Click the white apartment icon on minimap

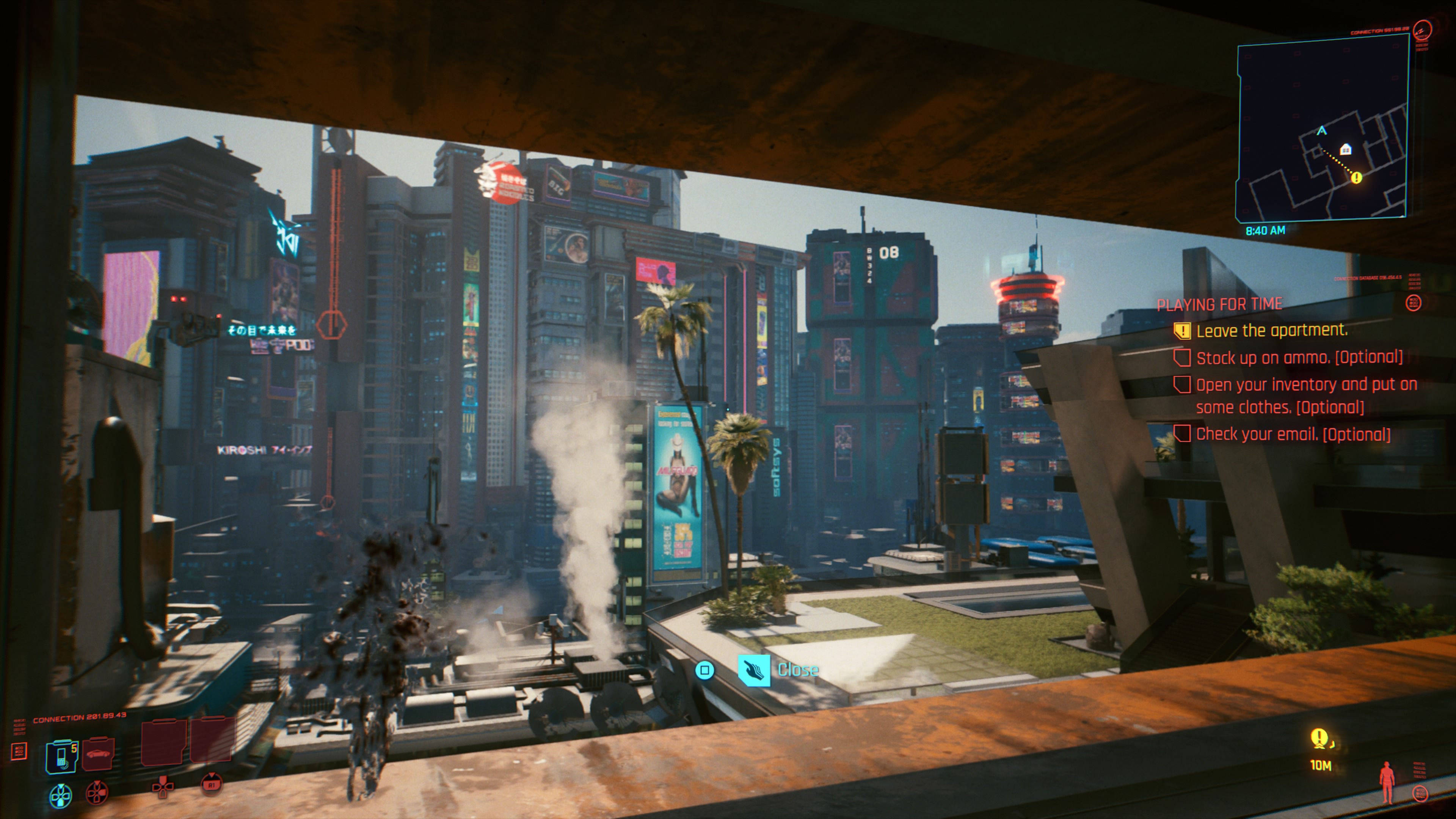coord(1346,149)
